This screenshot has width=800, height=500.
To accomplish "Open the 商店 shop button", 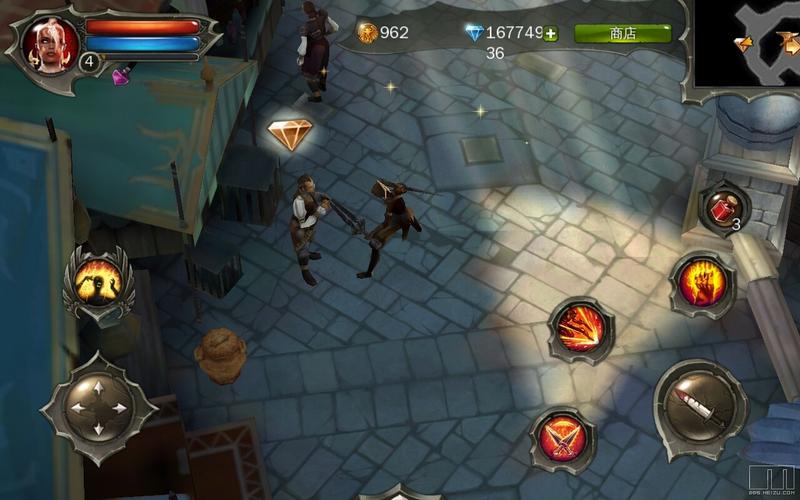I will (622, 33).
